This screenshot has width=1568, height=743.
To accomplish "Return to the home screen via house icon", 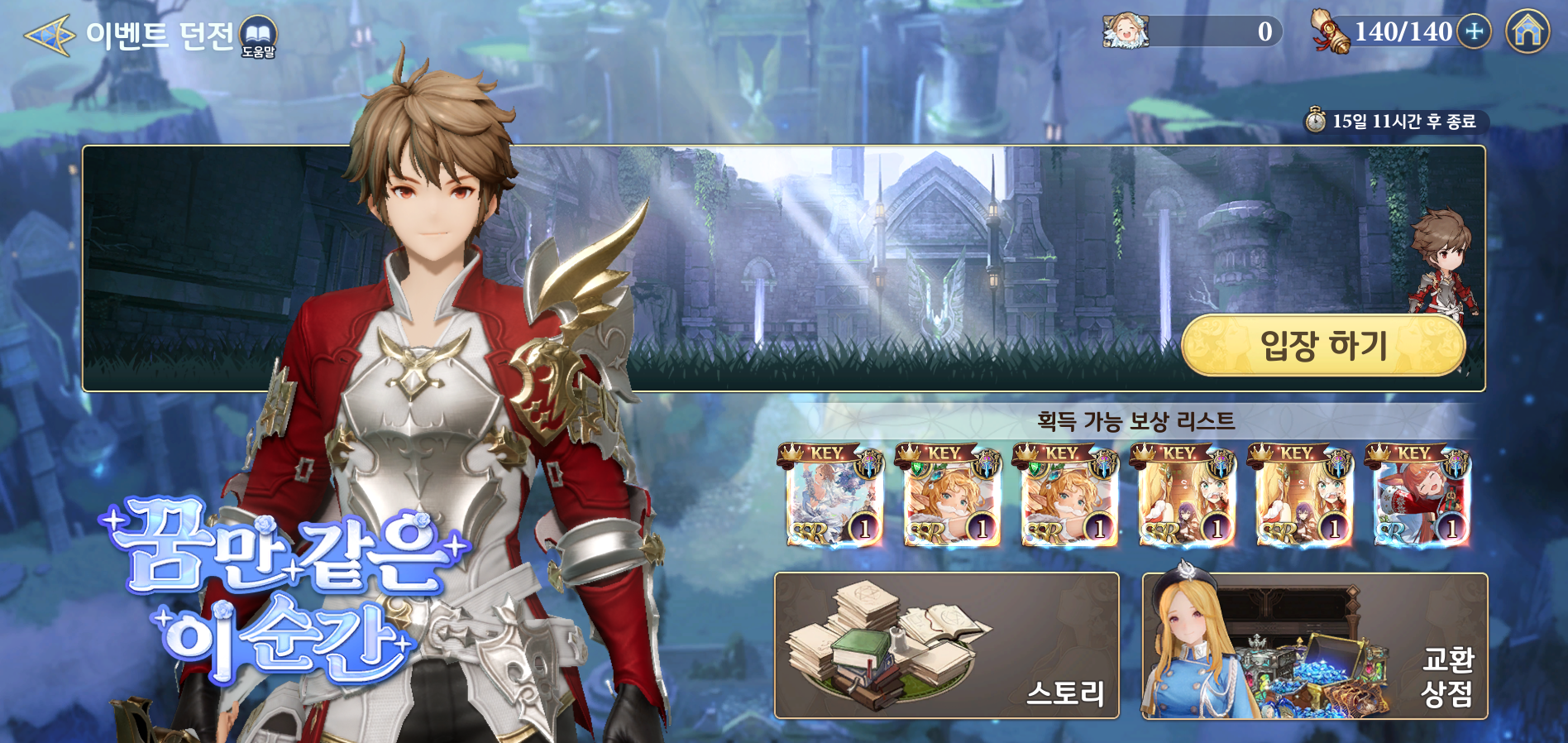I will pos(1527,32).
